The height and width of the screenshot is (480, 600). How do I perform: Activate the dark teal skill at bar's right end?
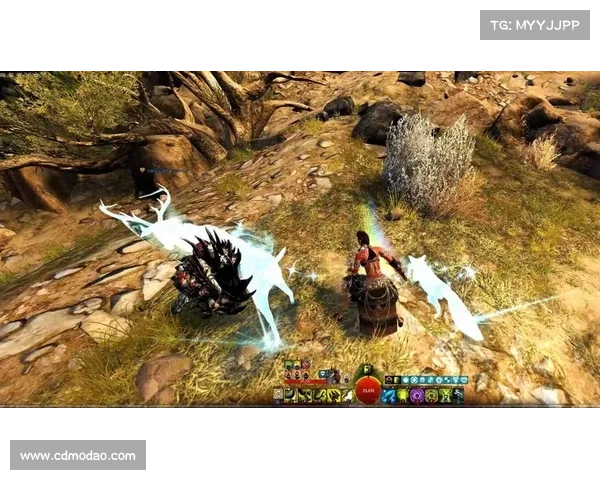457,396
